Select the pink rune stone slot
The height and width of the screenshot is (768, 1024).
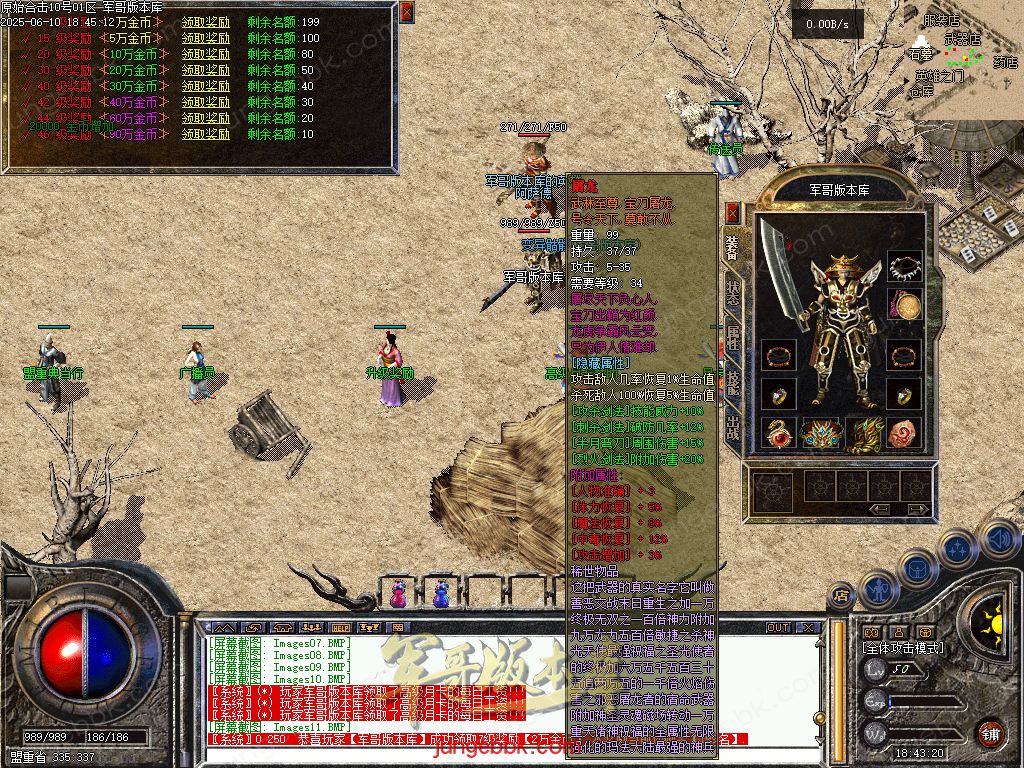click(905, 433)
